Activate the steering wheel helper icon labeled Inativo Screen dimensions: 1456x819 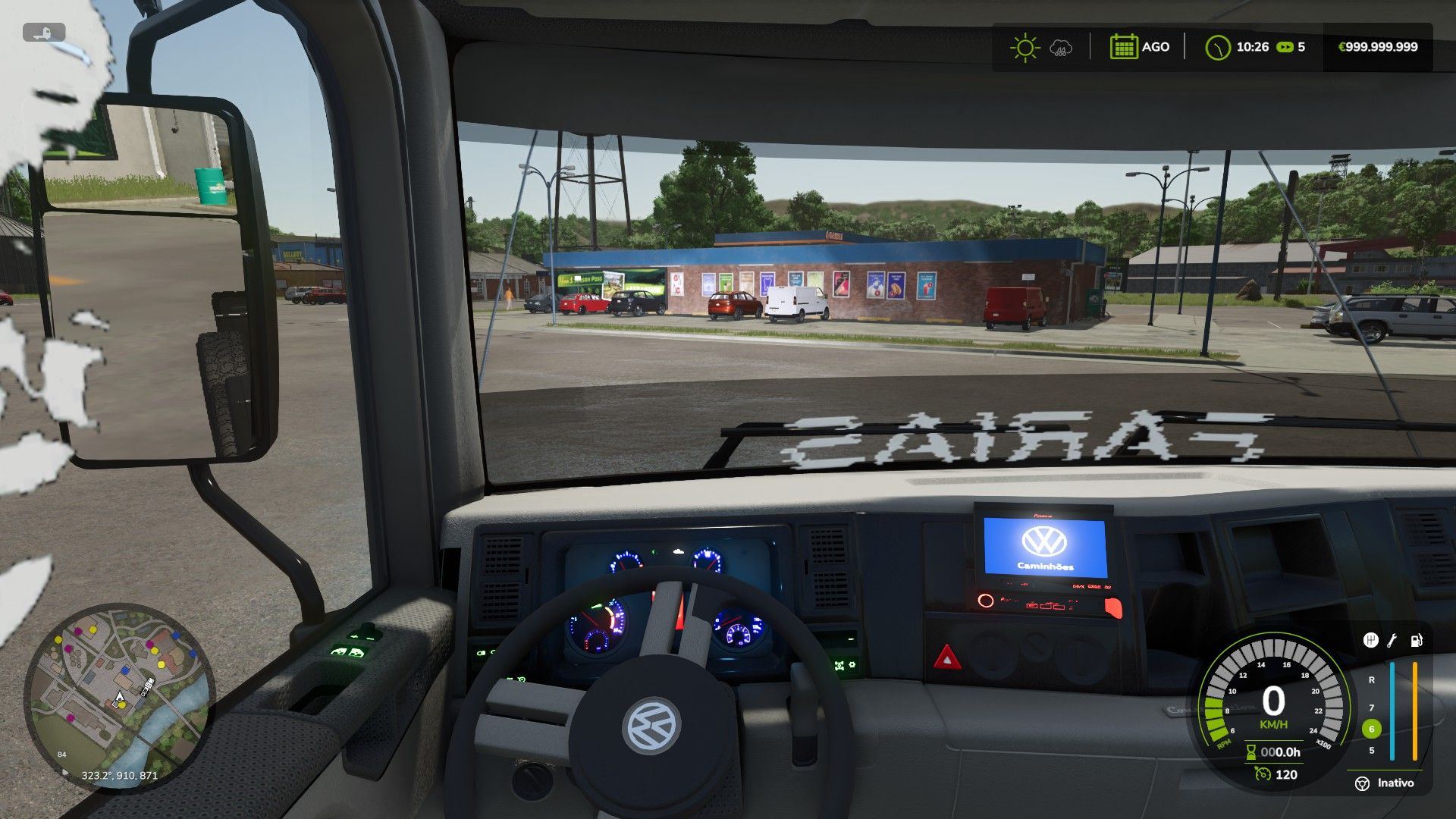point(1363,783)
